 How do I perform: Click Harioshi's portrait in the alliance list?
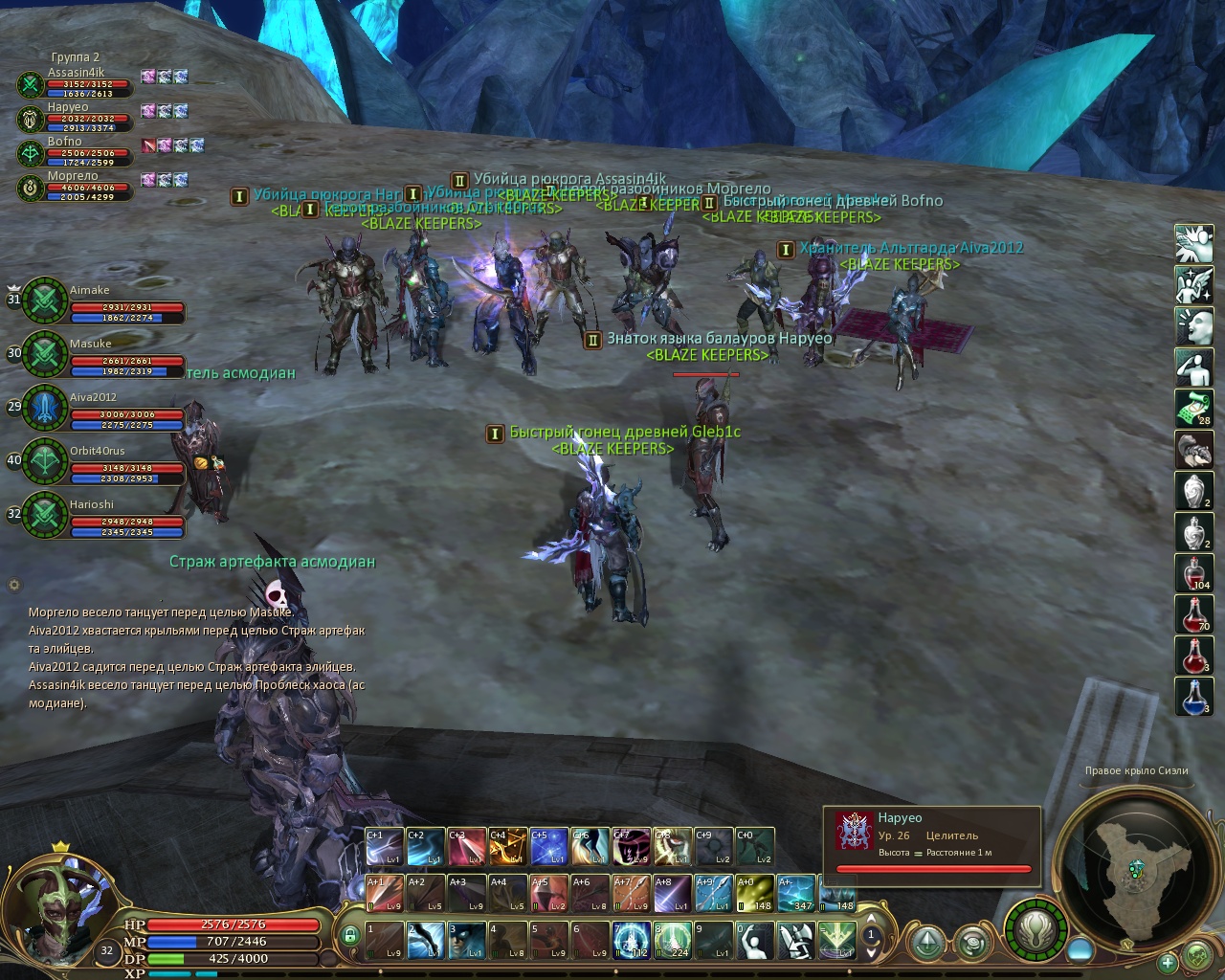pyautogui.click(x=45, y=516)
